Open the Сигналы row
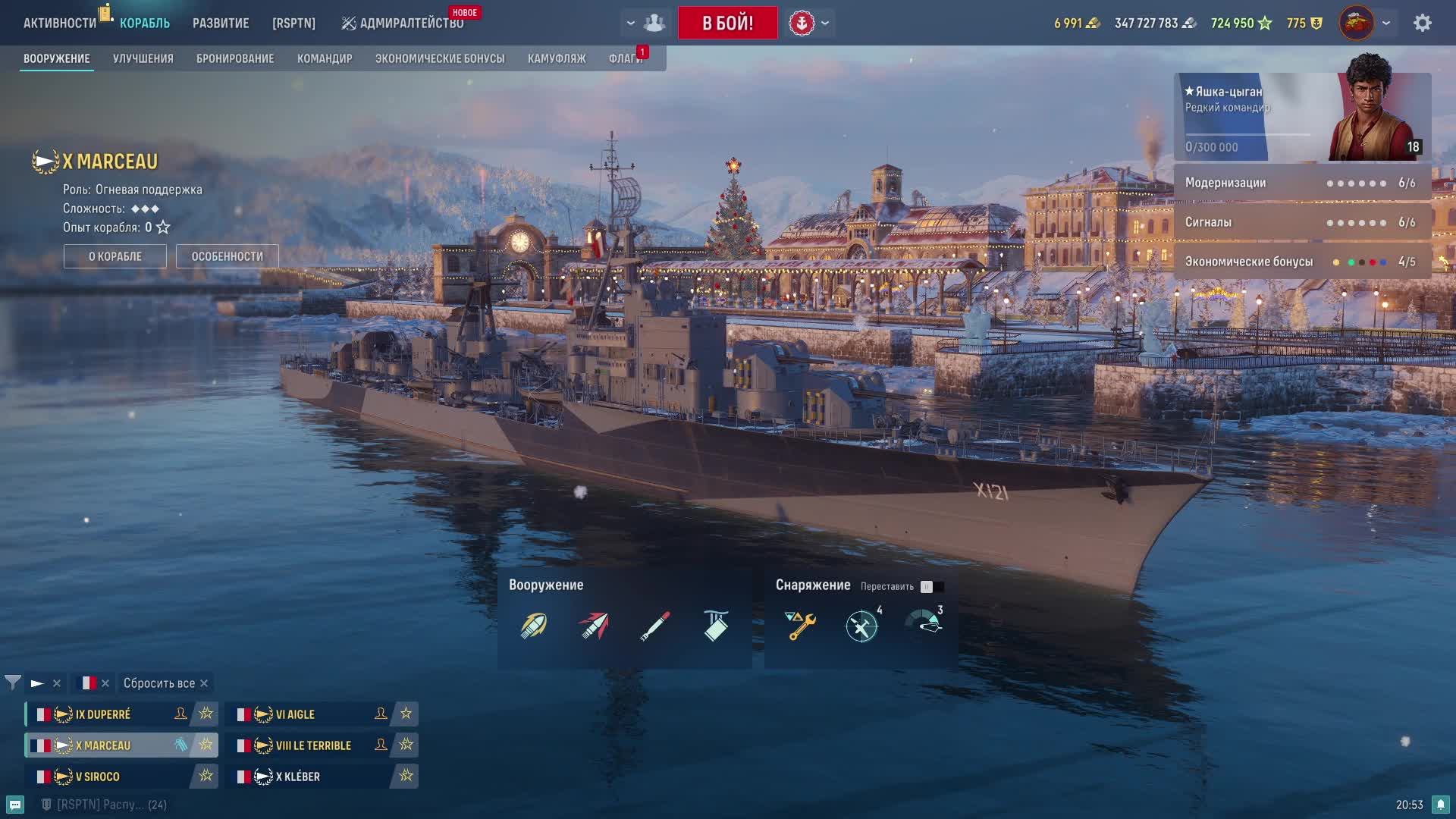Viewport: 1456px width, 819px height. pyautogui.click(x=1301, y=222)
